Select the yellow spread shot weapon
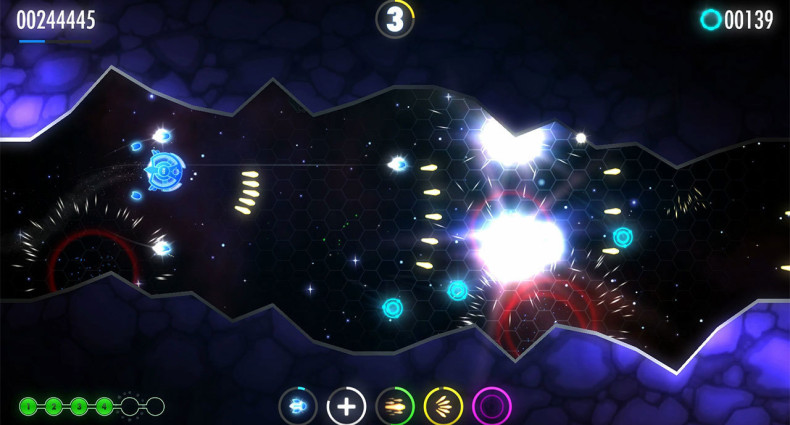This screenshot has height=425, width=790. [x=443, y=406]
